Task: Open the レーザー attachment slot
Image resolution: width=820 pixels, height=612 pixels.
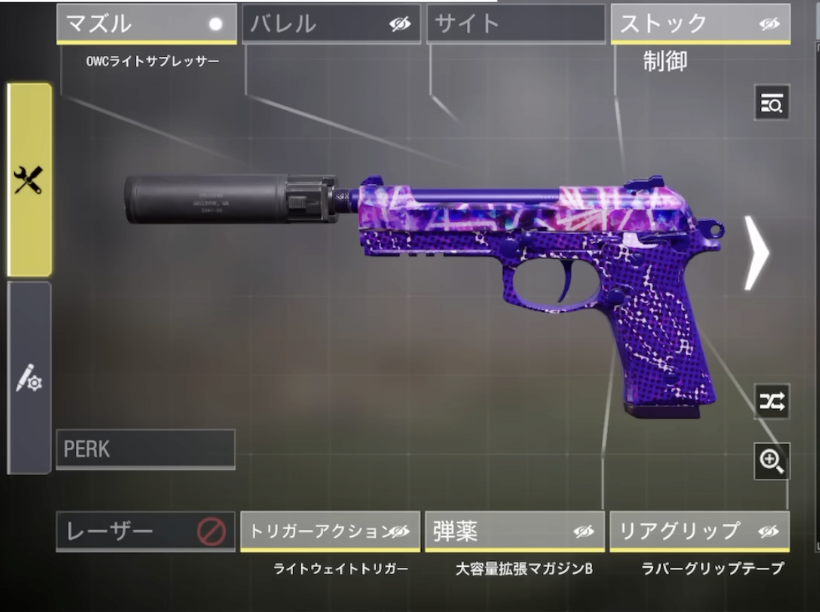Action: pos(146,531)
